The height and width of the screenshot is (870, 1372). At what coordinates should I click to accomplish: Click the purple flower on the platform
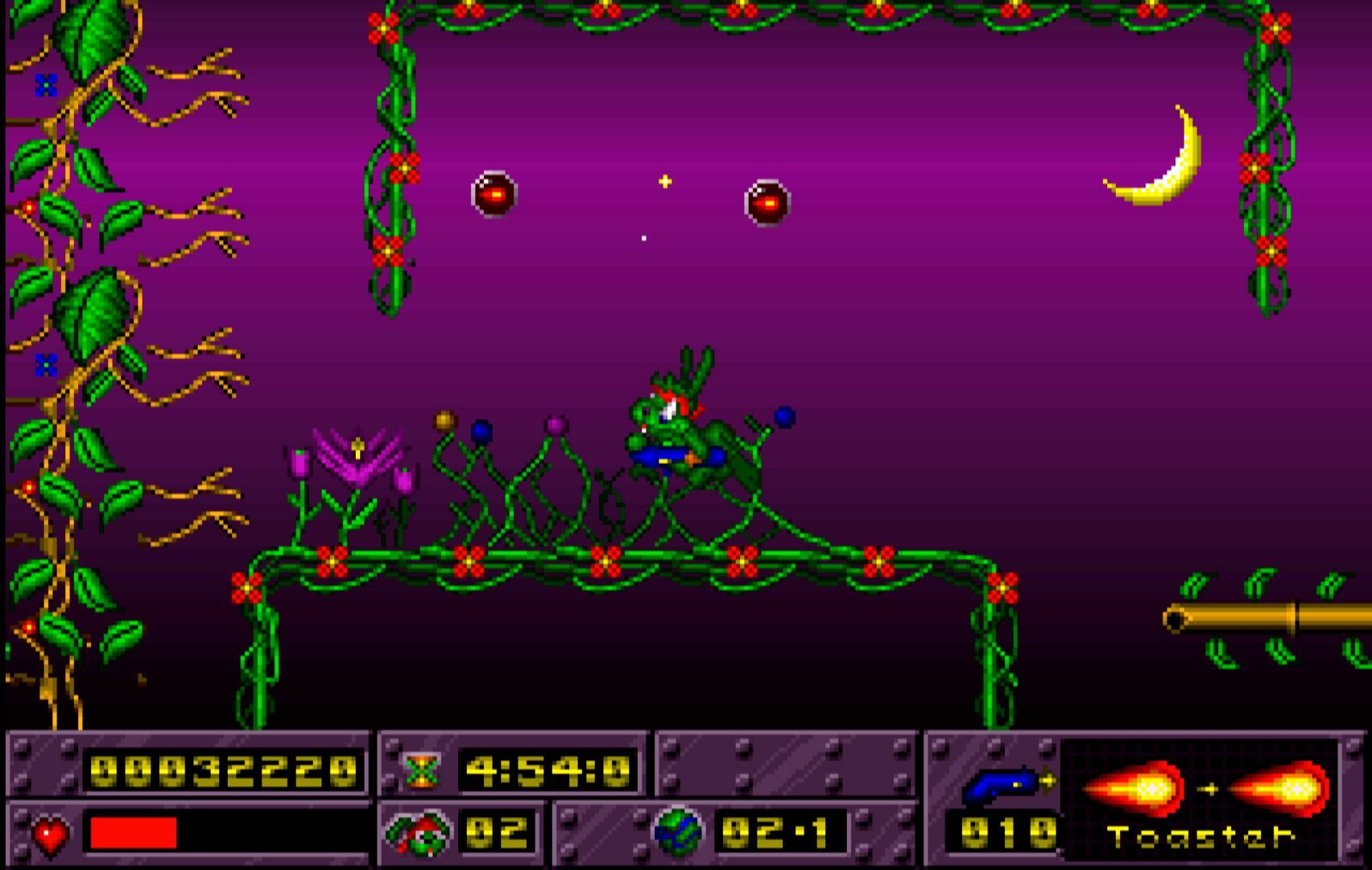tap(359, 459)
